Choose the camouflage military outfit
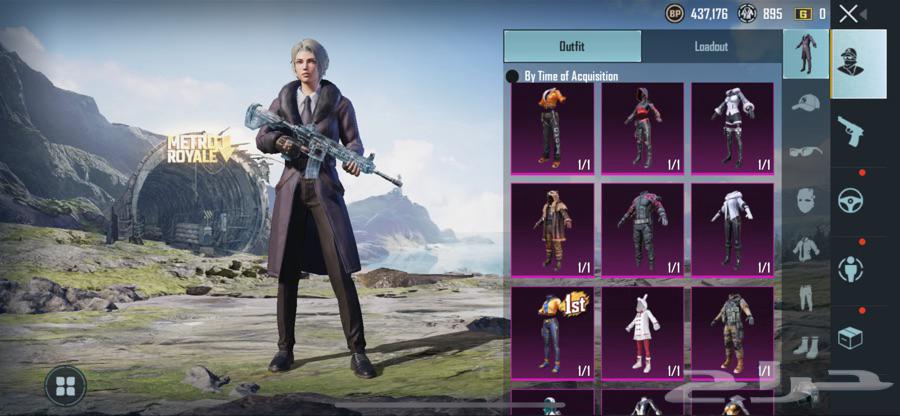 pos(732,332)
